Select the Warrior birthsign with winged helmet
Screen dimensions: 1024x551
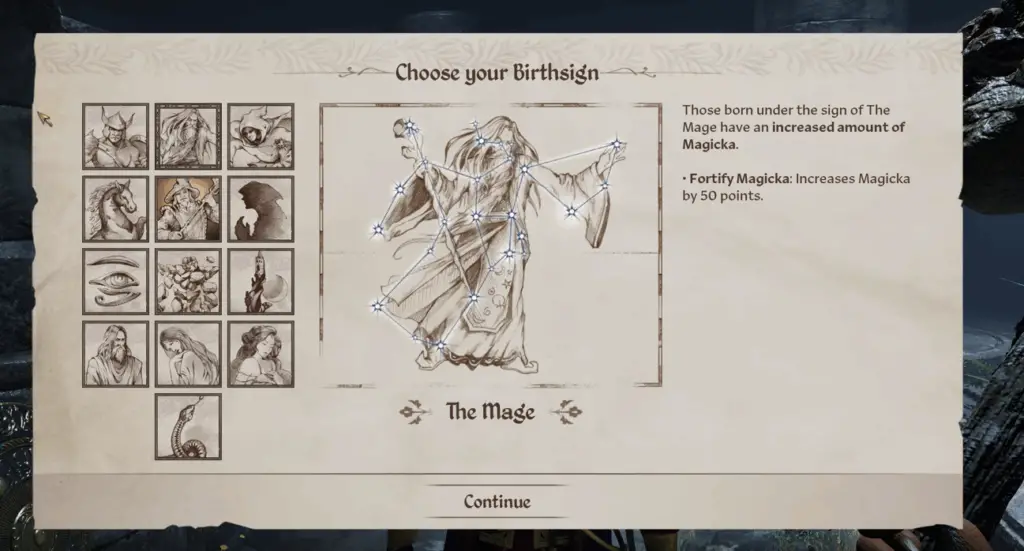coord(115,137)
